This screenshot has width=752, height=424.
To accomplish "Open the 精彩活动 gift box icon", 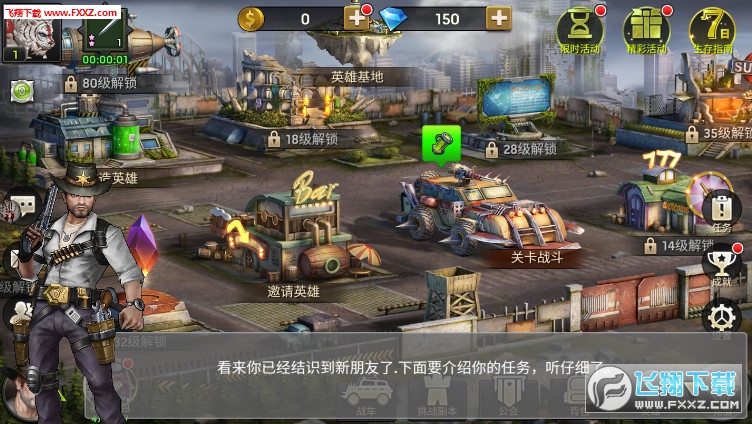I will pos(645,29).
